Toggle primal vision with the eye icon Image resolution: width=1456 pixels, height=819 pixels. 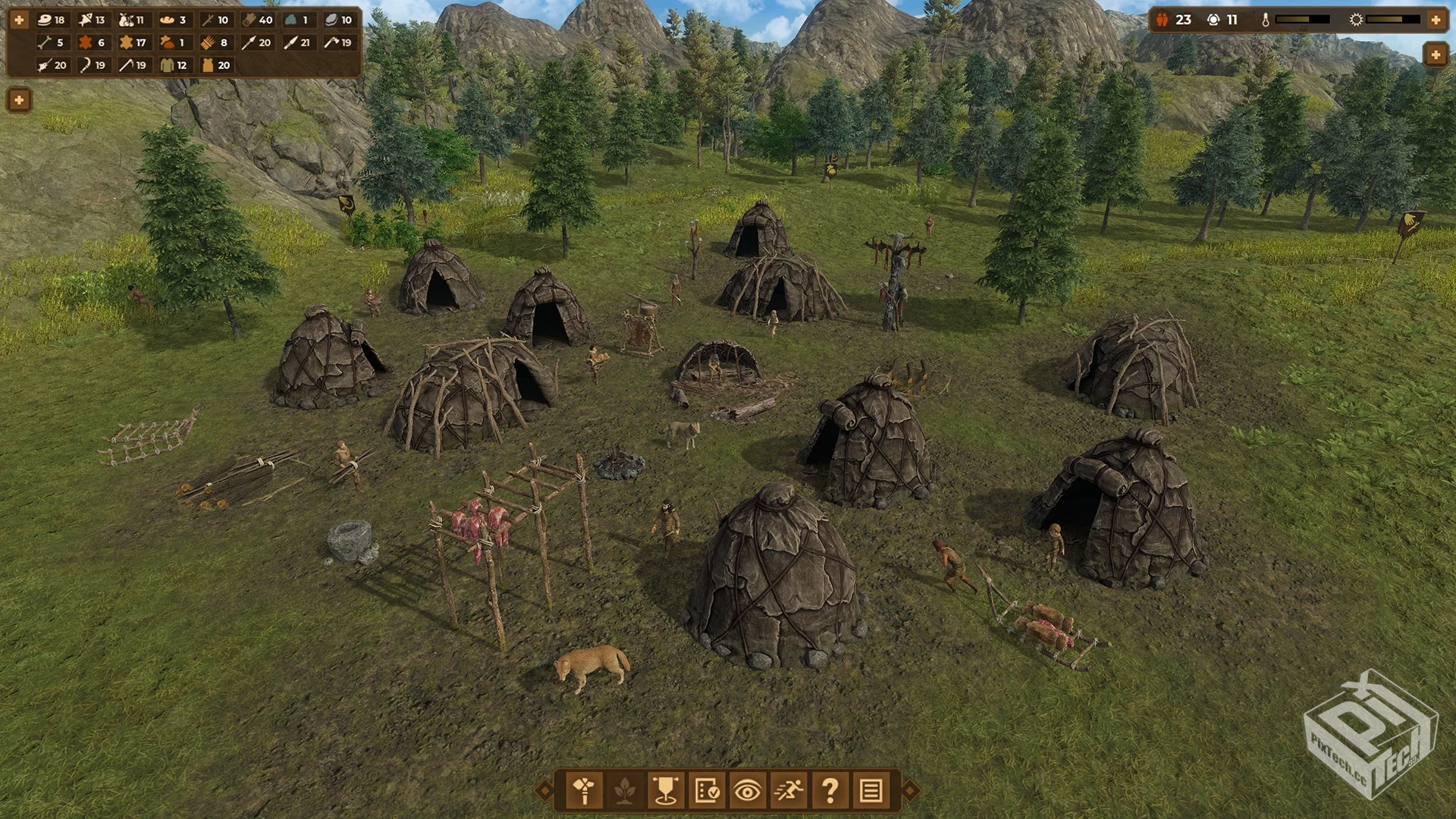[x=747, y=791]
